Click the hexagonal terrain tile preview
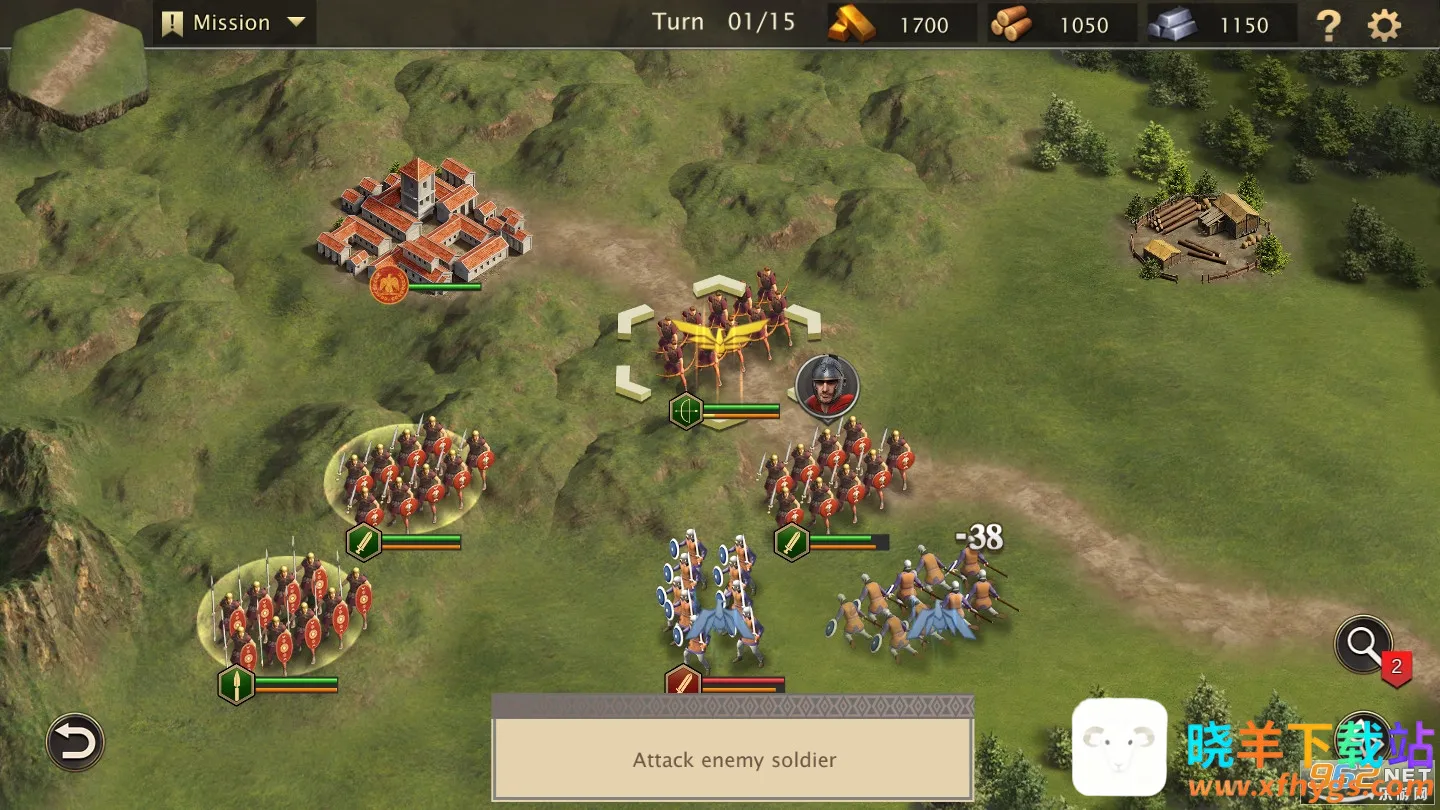The width and height of the screenshot is (1440, 810). coord(77,68)
